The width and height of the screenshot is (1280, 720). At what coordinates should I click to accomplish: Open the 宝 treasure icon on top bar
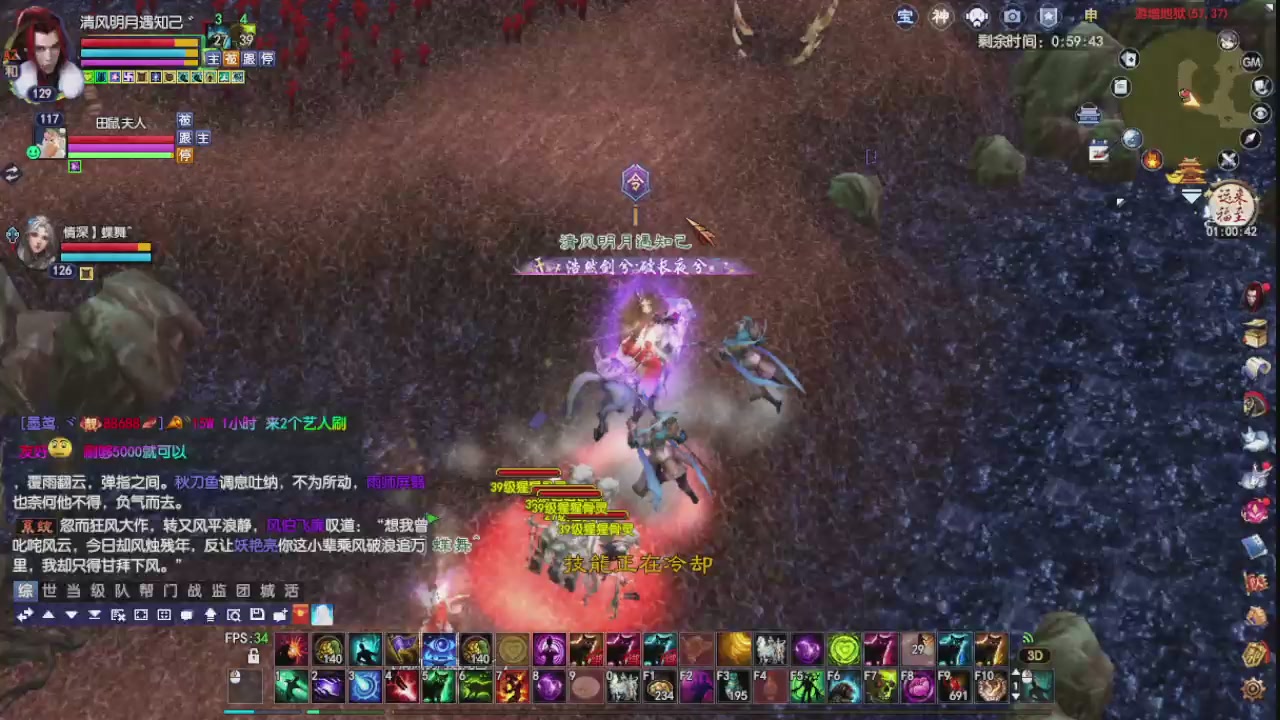pos(905,17)
